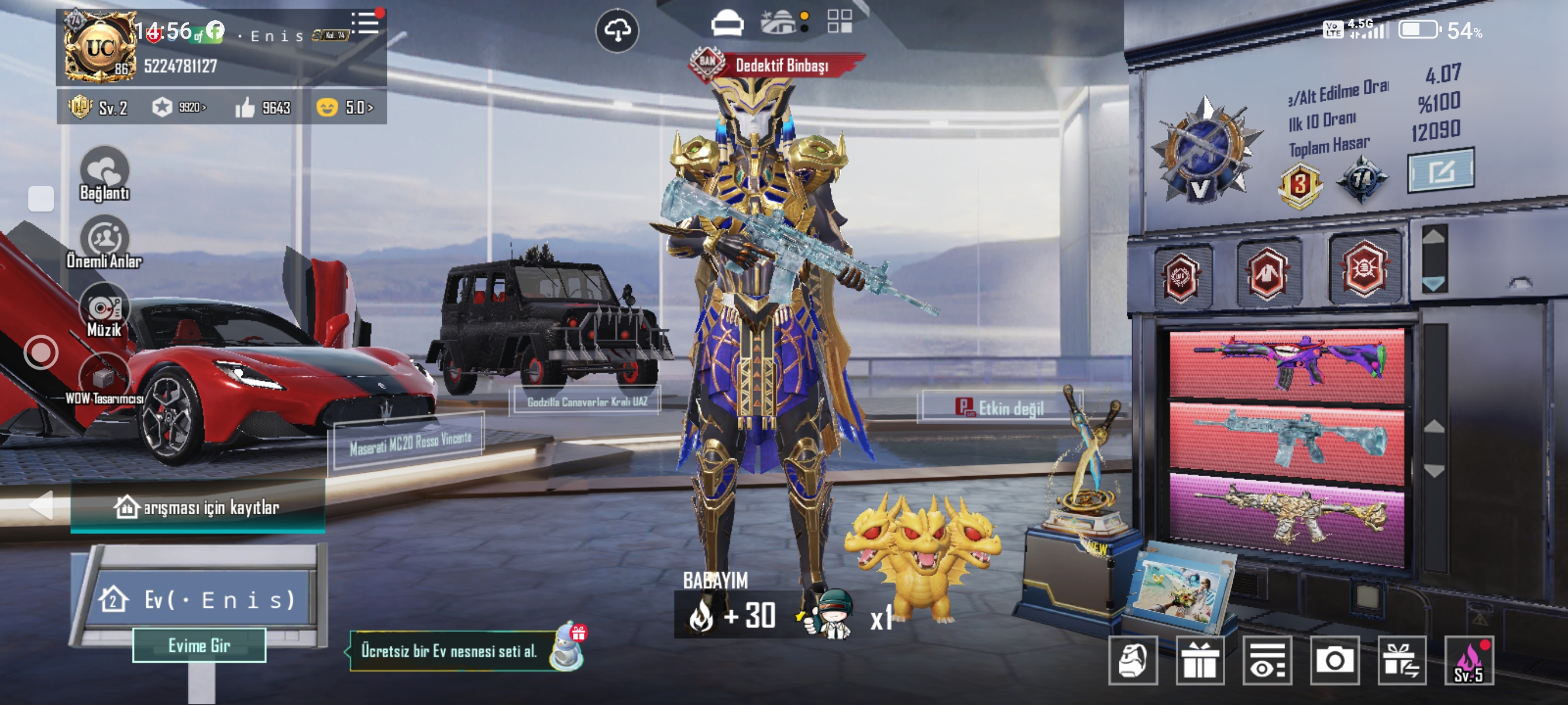
Task: Open the Etkin değil status label
Action: (x=999, y=407)
